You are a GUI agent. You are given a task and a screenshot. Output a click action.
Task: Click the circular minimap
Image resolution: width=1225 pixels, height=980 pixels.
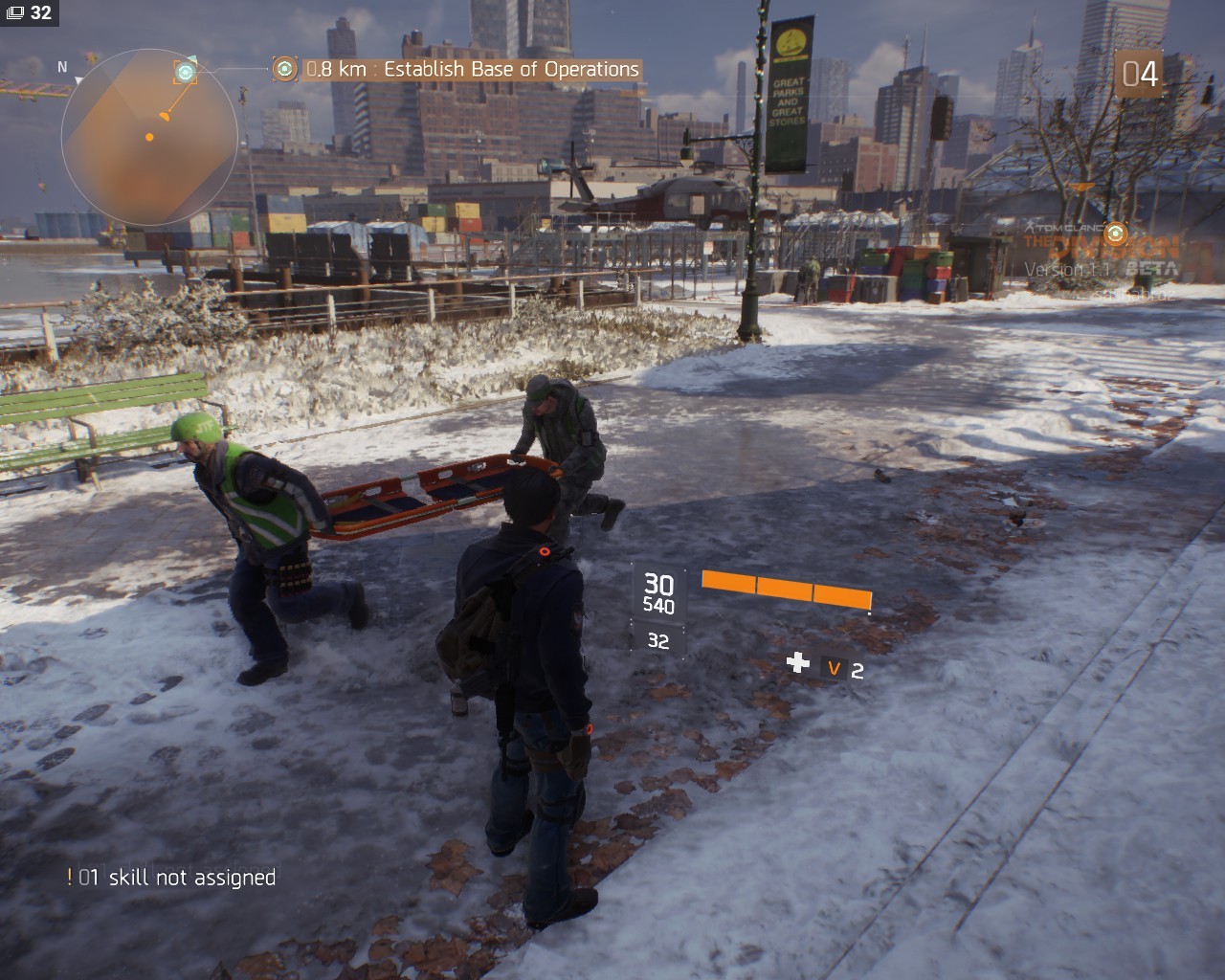point(149,137)
